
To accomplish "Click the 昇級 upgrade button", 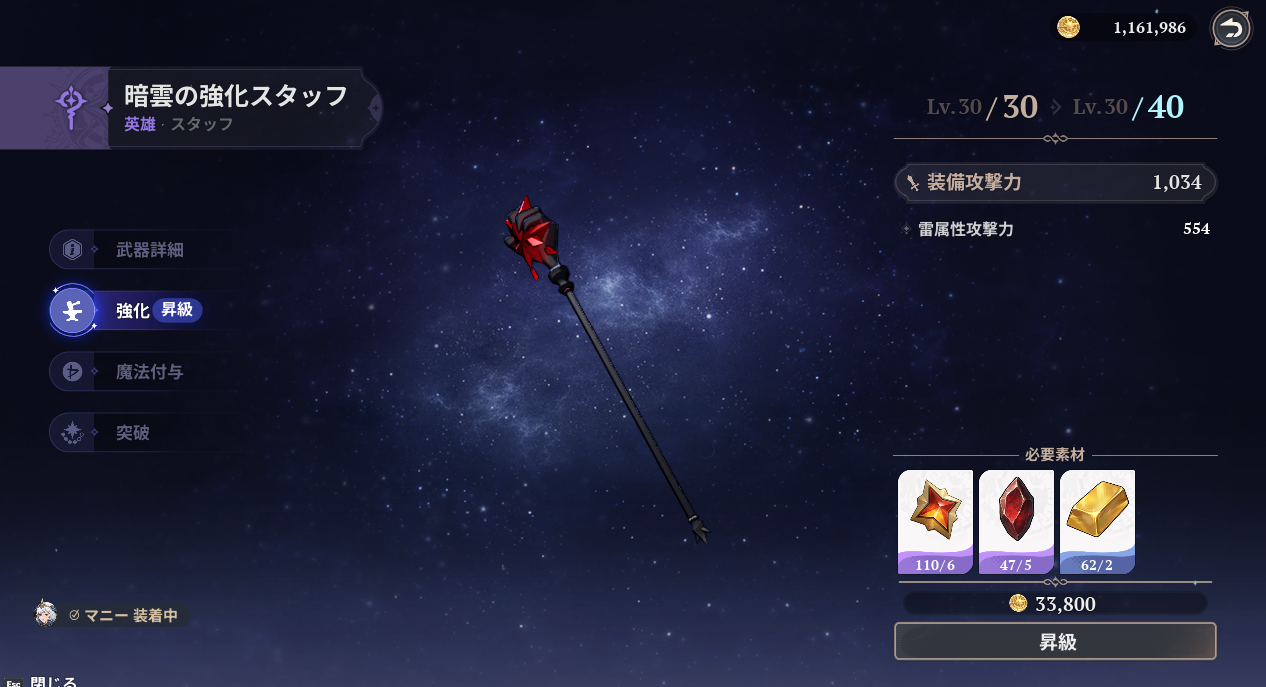I will coord(1055,642).
